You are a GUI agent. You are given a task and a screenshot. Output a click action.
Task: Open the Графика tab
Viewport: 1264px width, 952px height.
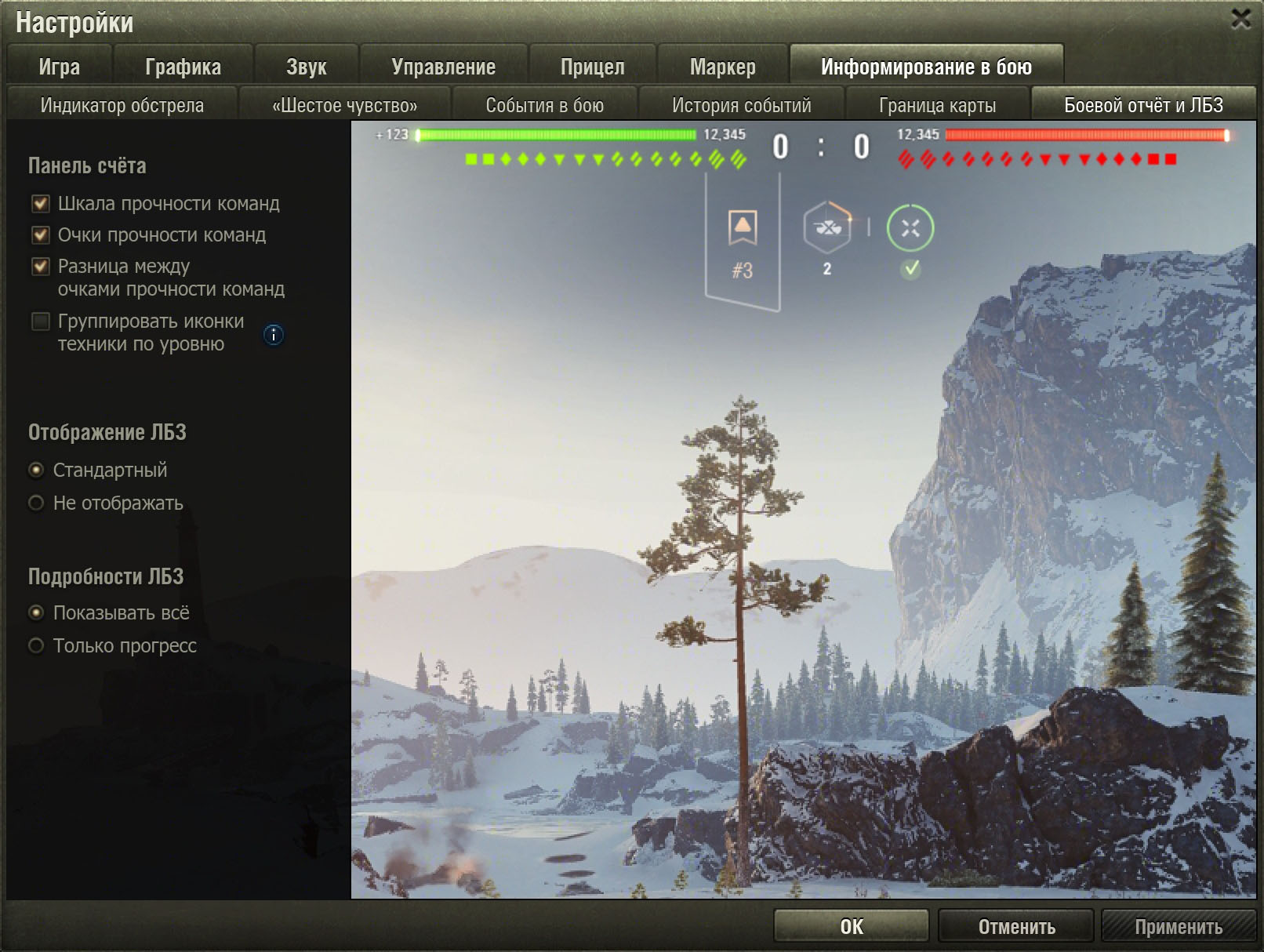(x=183, y=67)
